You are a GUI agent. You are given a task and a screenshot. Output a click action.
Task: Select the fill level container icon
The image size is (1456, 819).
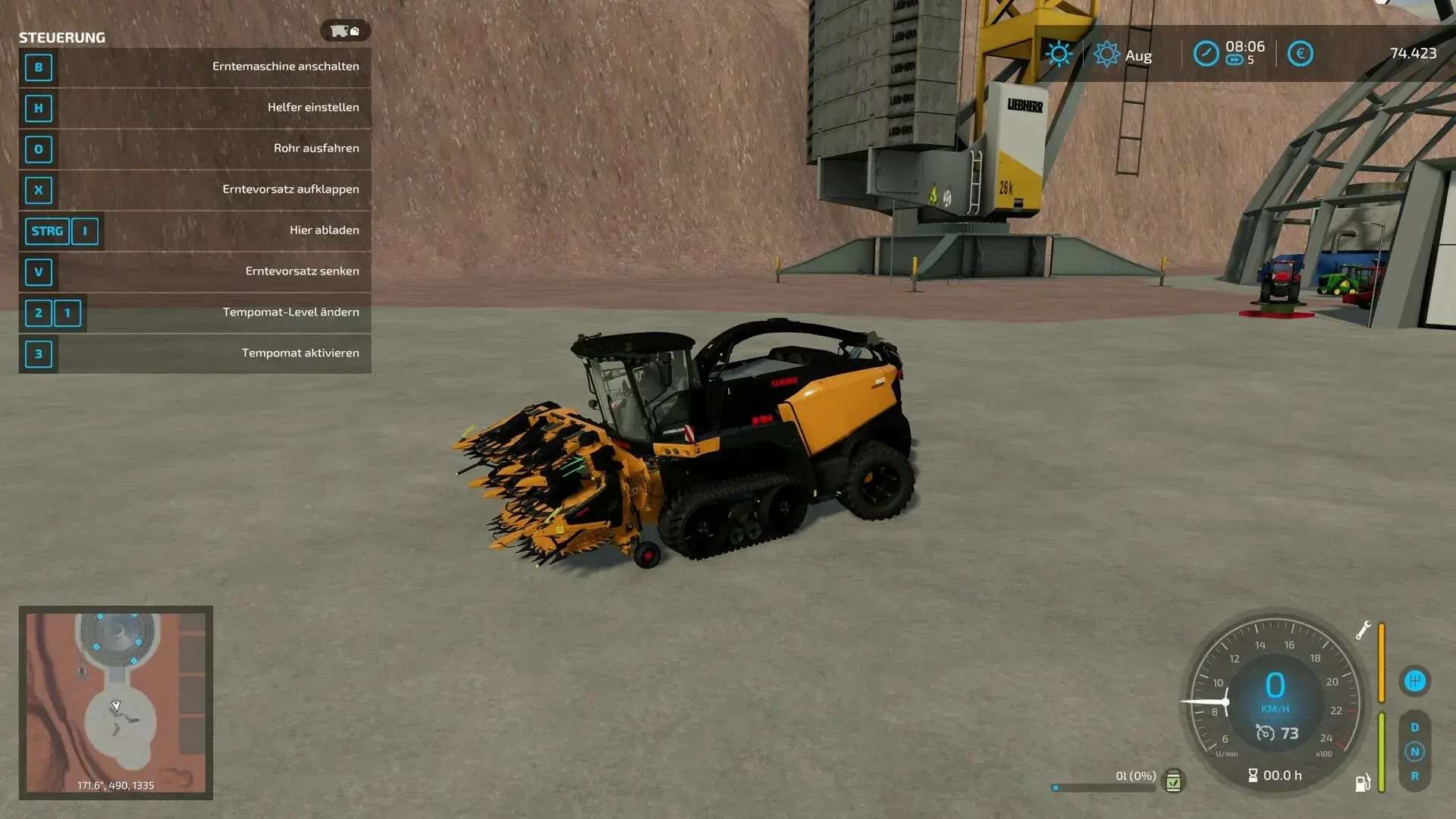(x=1173, y=781)
